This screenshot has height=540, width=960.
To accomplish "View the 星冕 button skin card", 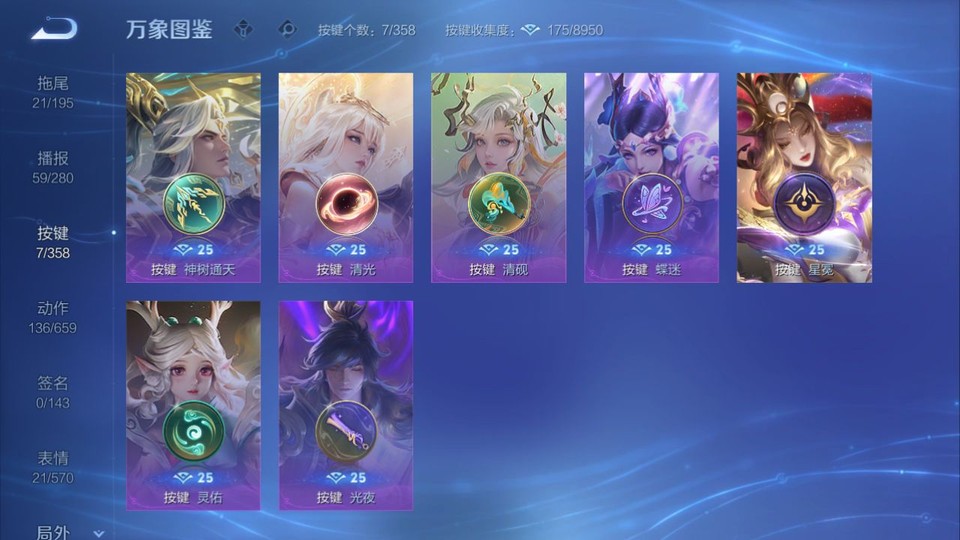I will click(x=804, y=177).
